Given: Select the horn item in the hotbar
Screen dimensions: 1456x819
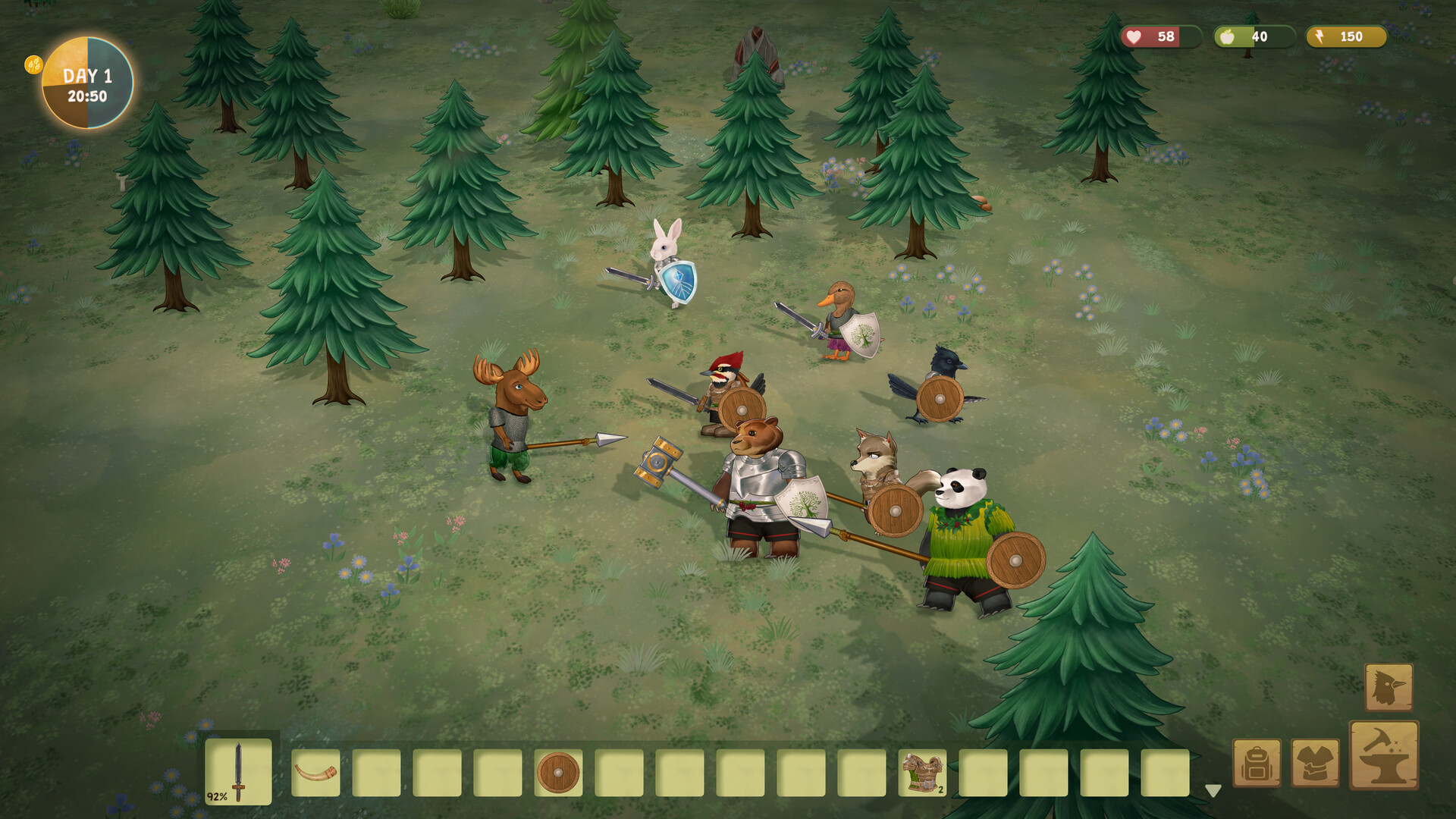Looking at the screenshot, I should [315, 773].
